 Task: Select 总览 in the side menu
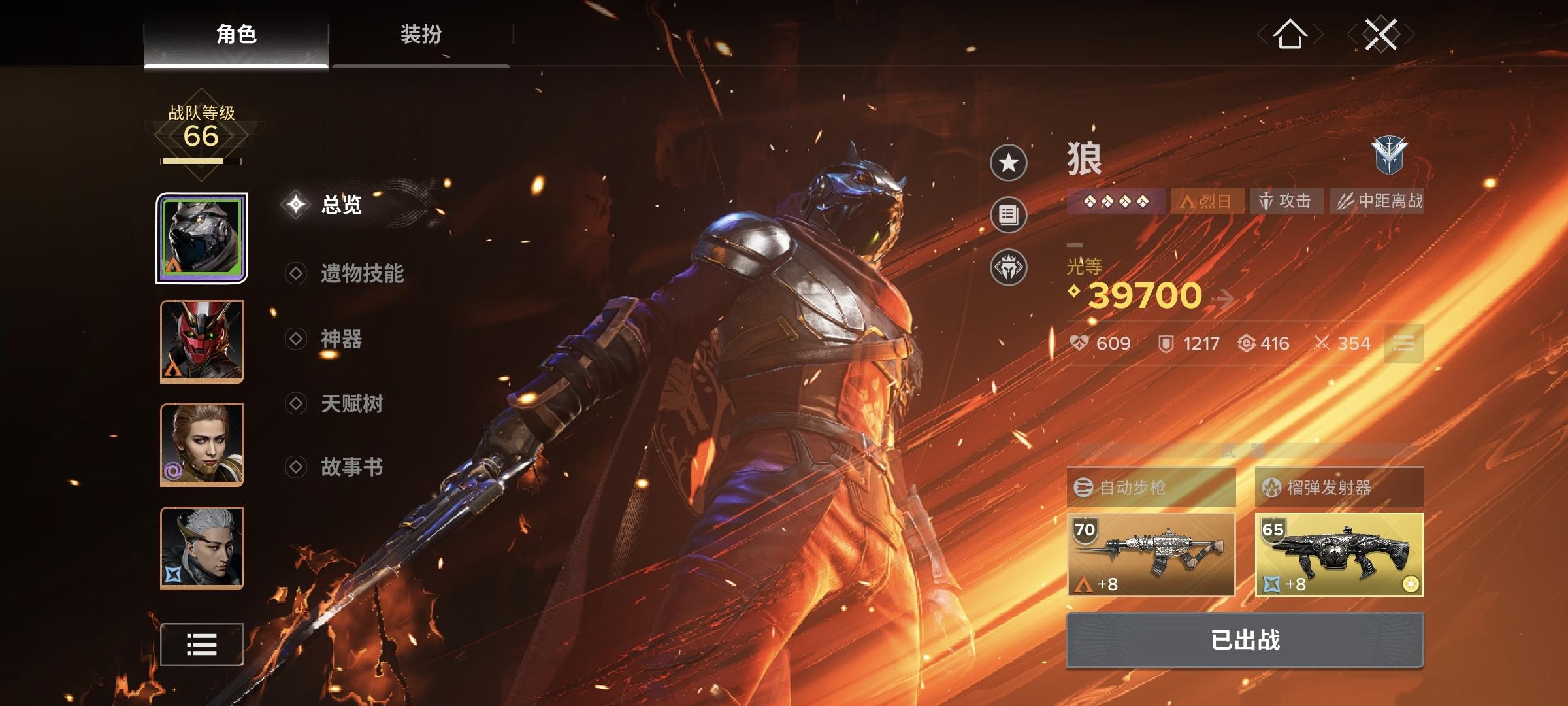[x=341, y=205]
